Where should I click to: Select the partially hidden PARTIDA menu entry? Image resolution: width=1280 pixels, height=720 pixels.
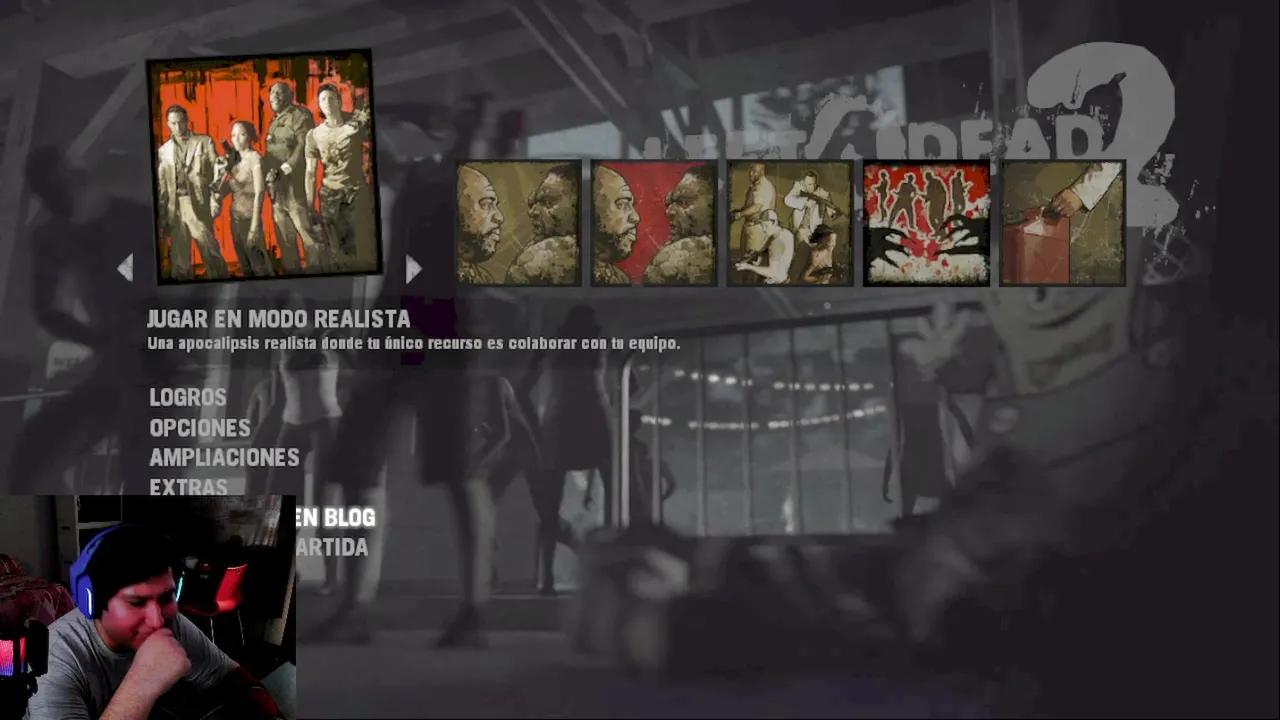point(330,547)
